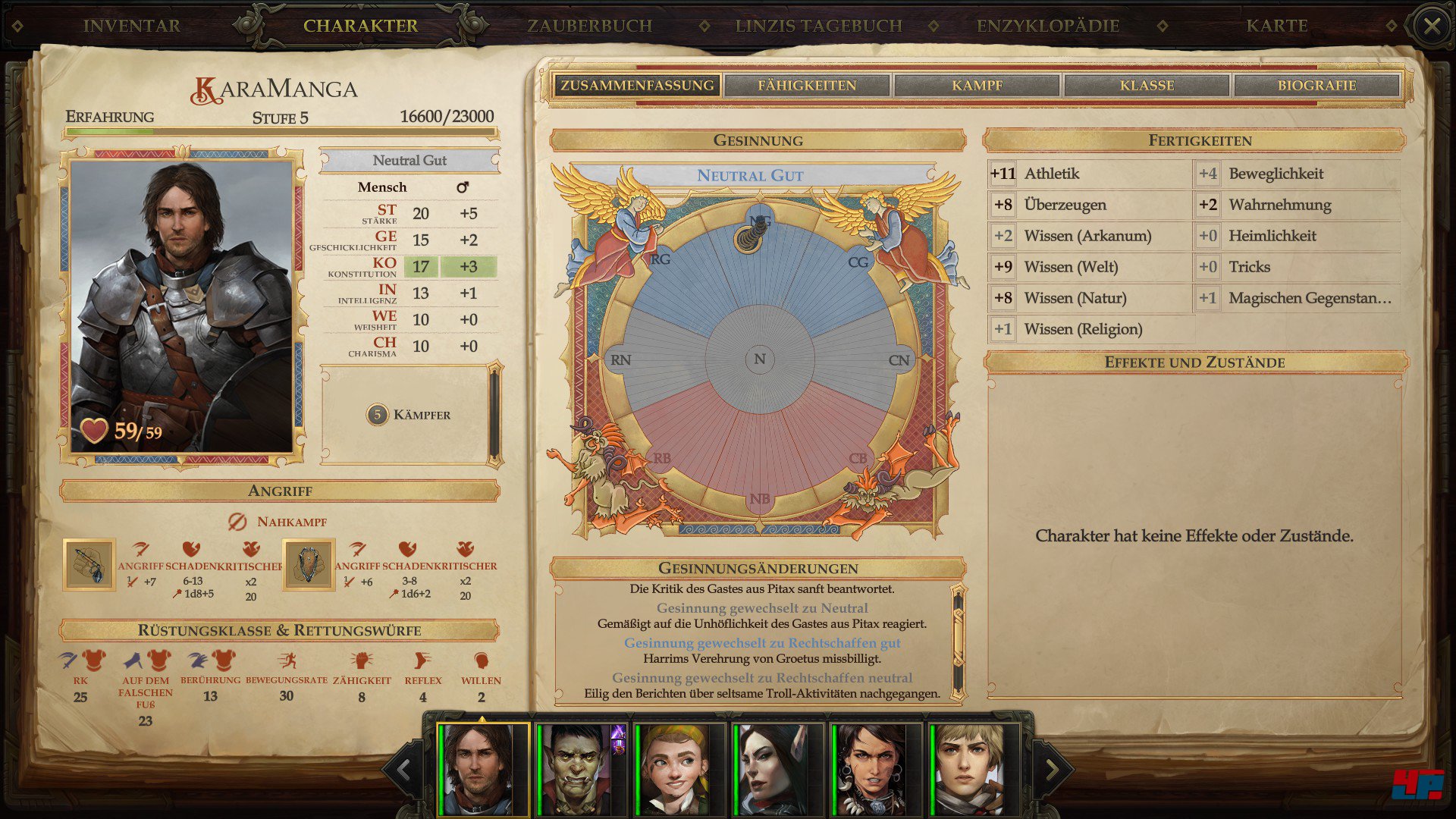
Task: Switch to the Fähigkeiten sub-tab
Action: (x=807, y=86)
